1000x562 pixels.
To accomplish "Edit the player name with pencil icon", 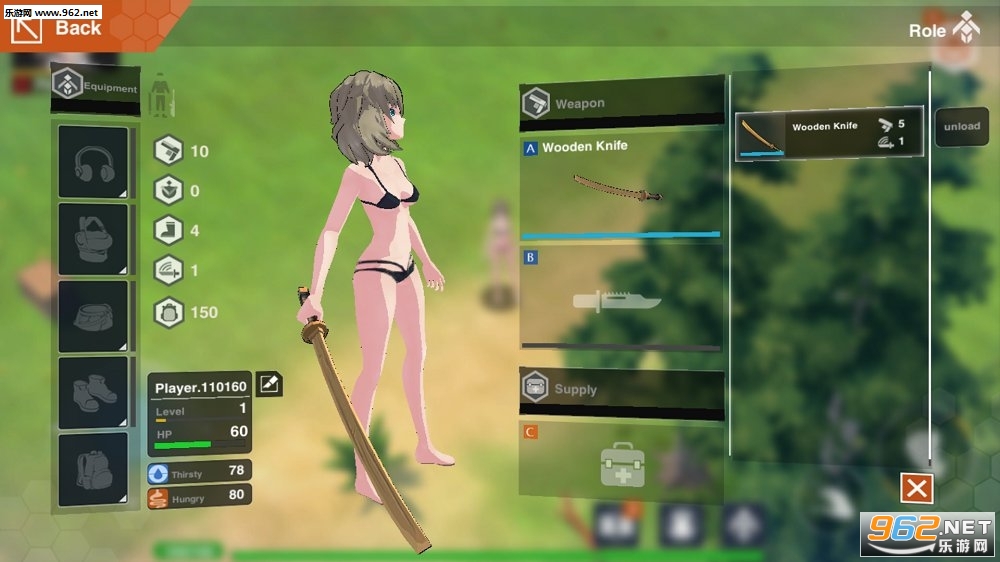I will [268, 384].
